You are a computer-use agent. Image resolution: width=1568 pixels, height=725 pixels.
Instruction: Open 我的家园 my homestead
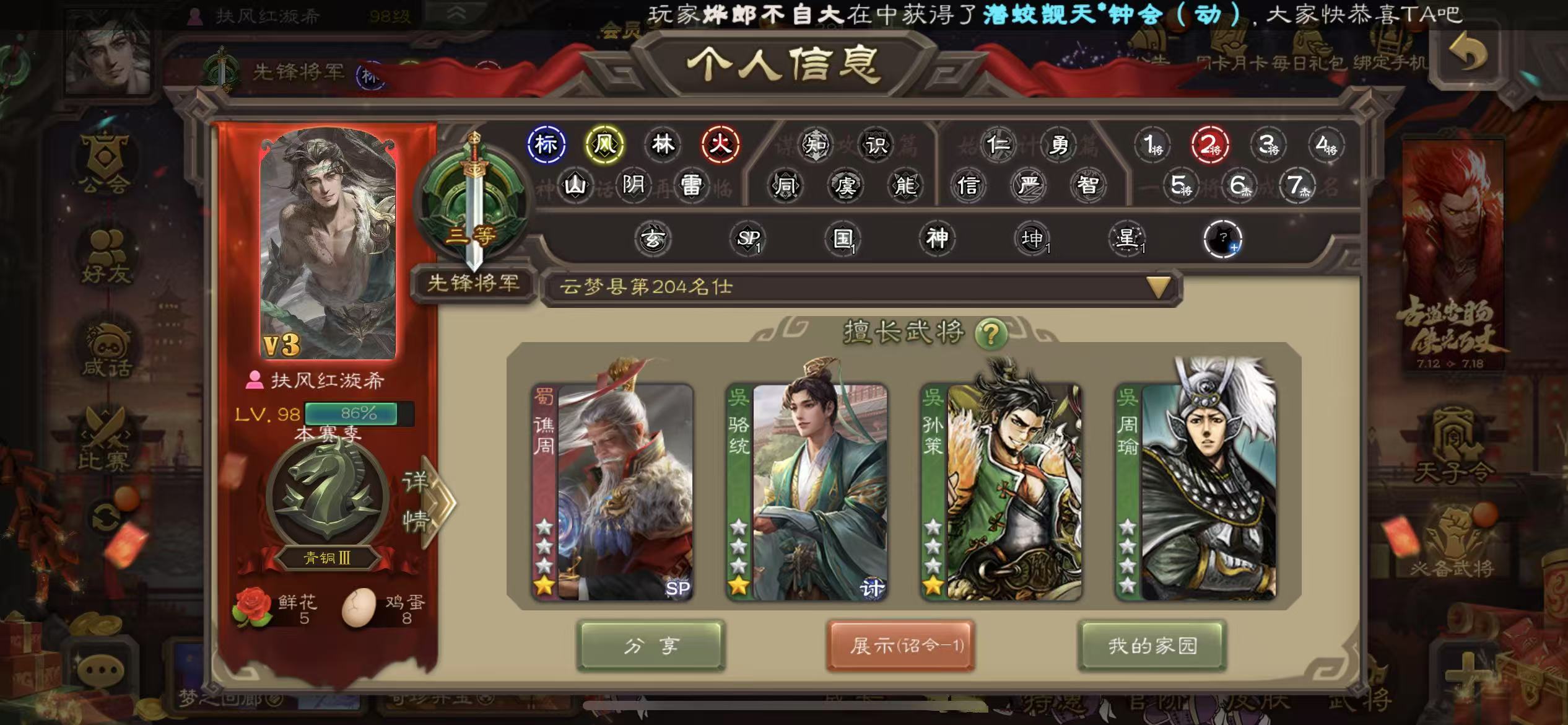coord(1152,646)
